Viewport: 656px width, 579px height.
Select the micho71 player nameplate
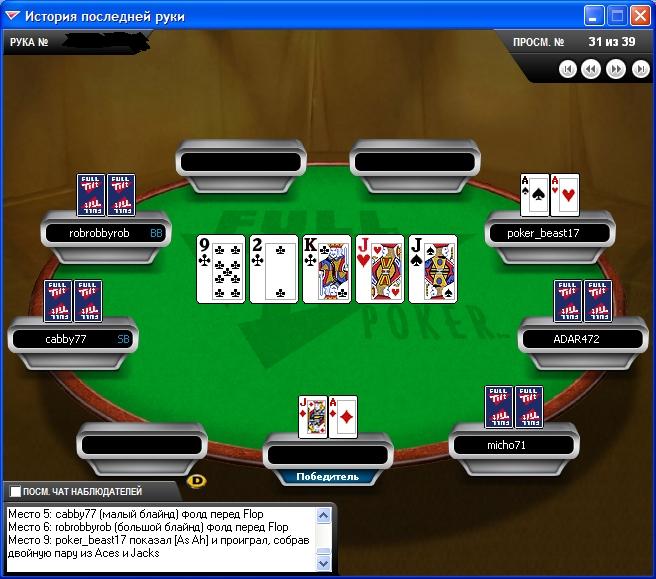tap(513, 444)
